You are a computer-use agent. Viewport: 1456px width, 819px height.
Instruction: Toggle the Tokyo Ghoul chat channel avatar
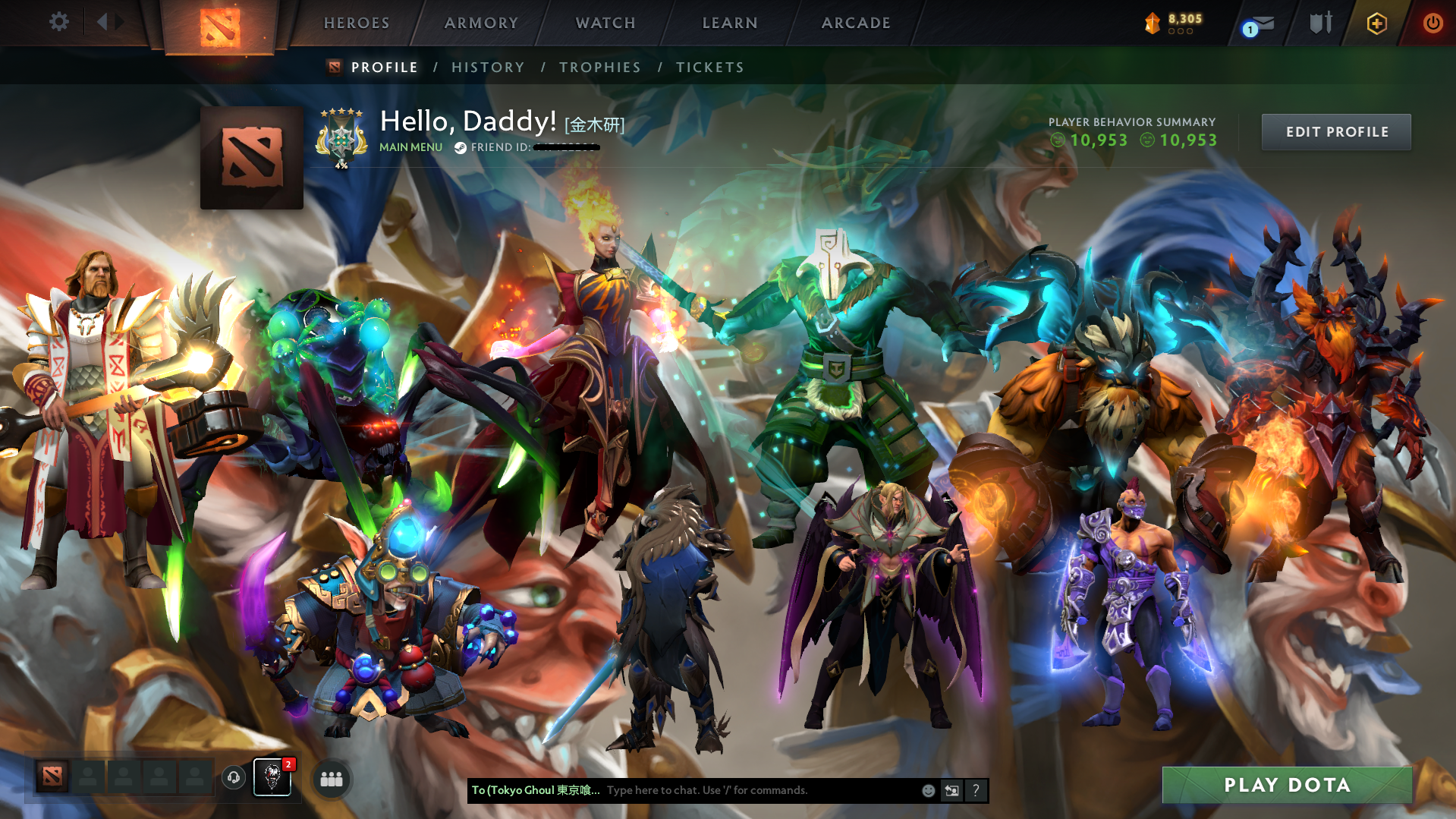tap(272, 778)
